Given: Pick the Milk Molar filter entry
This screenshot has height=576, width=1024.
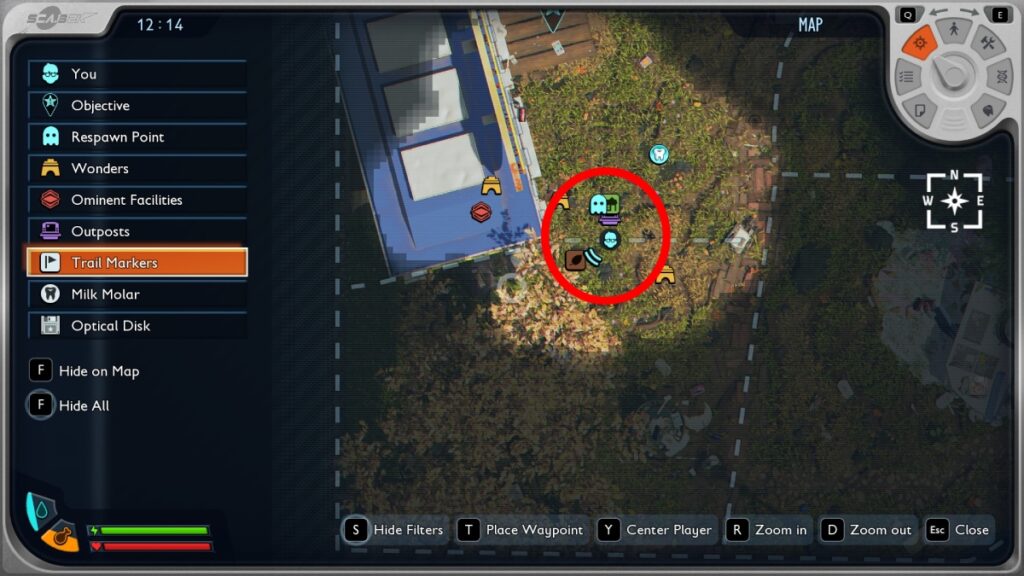Looking at the screenshot, I should coord(137,294).
